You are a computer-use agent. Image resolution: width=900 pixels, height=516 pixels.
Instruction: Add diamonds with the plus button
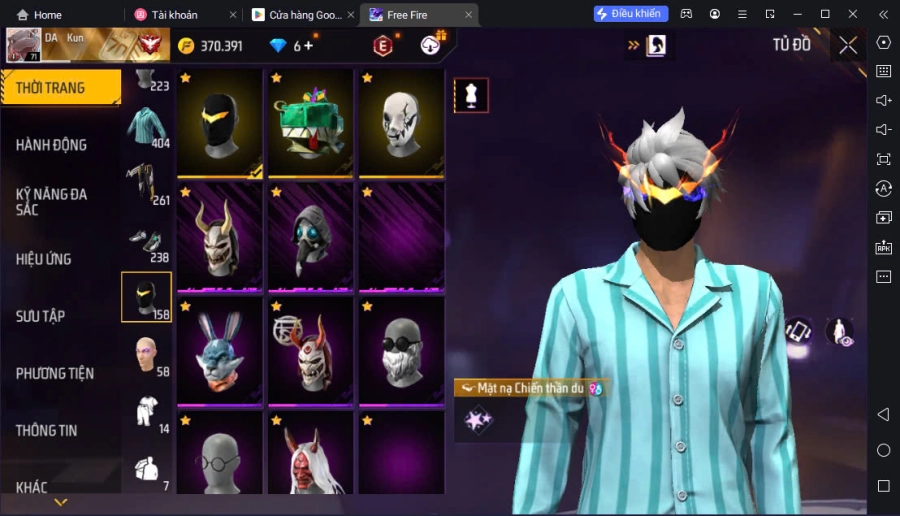(308, 46)
